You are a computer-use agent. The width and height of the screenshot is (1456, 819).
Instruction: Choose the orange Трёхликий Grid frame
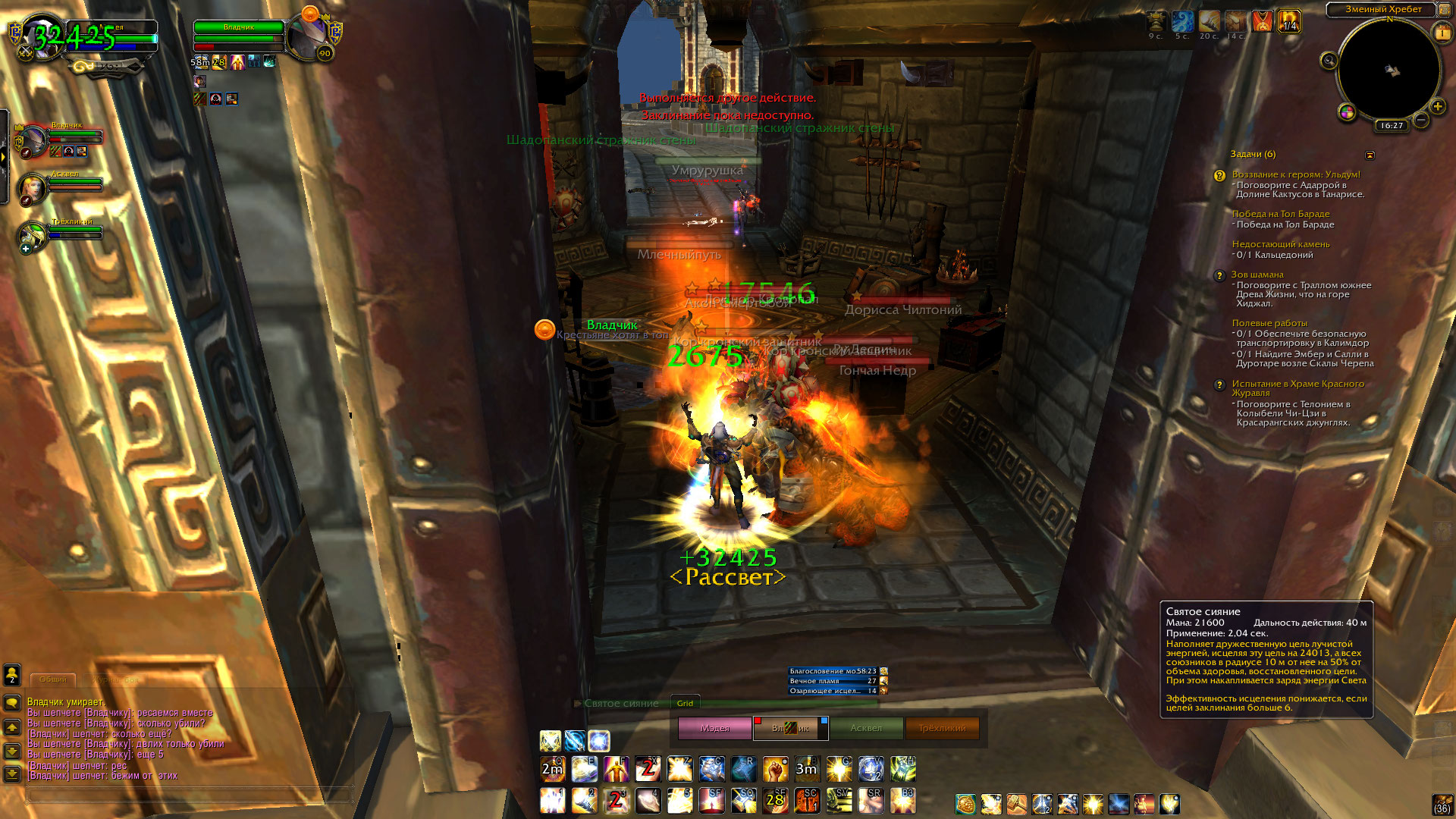point(942,728)
